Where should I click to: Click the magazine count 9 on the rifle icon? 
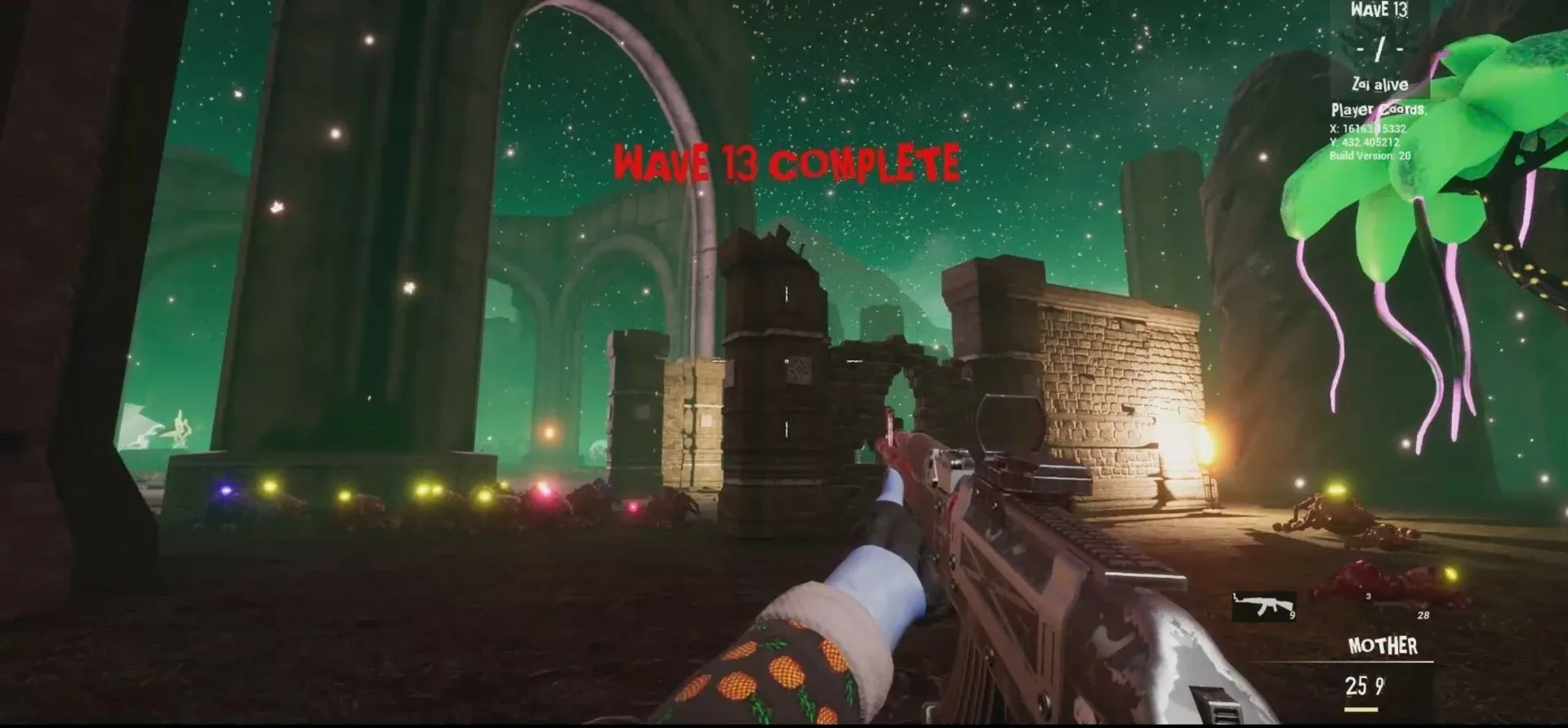[x=1293, y=615]
